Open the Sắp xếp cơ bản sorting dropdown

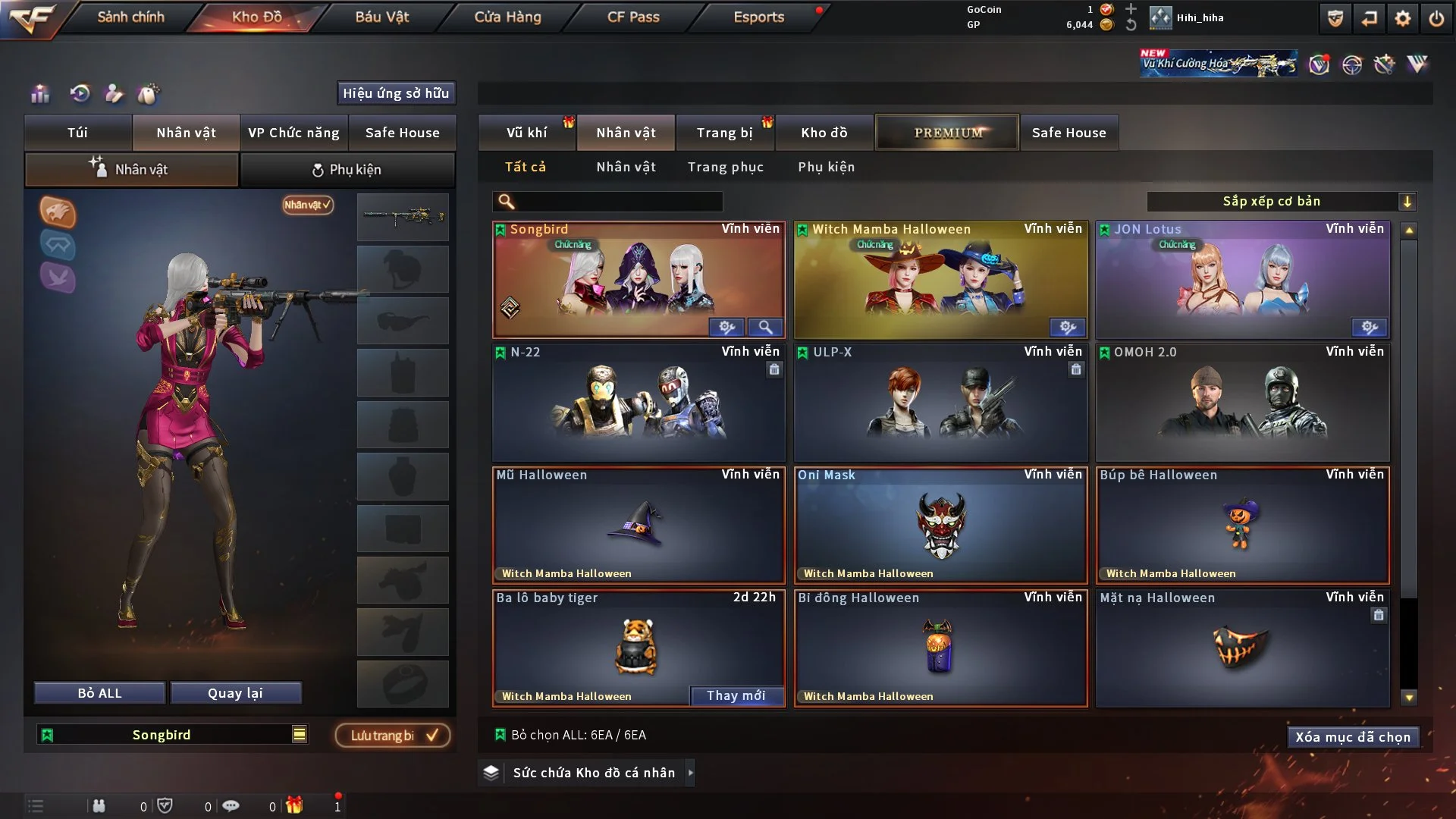point(1282,201)
